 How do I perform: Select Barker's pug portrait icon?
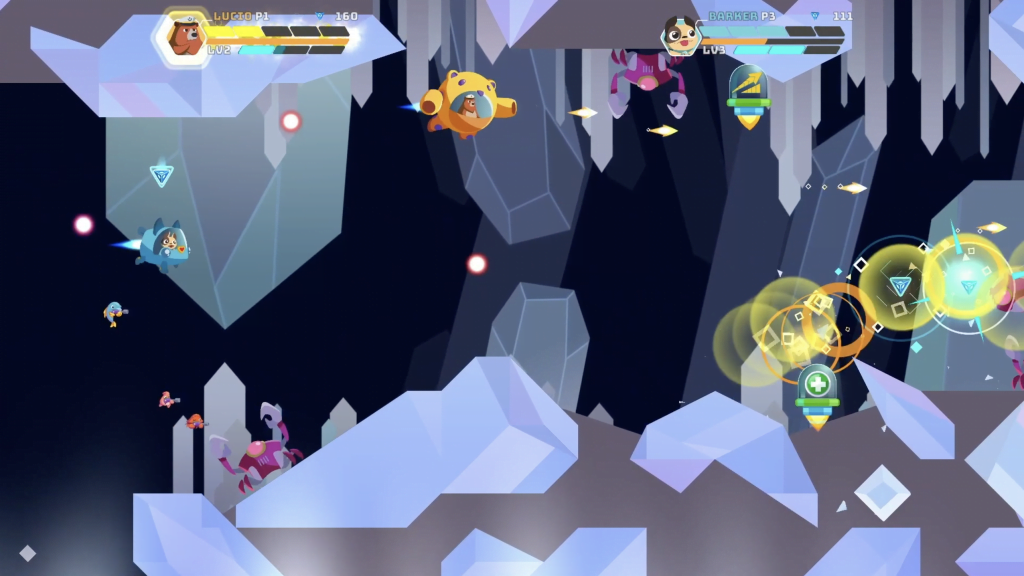pyautogui.click(x=680, y=36)
